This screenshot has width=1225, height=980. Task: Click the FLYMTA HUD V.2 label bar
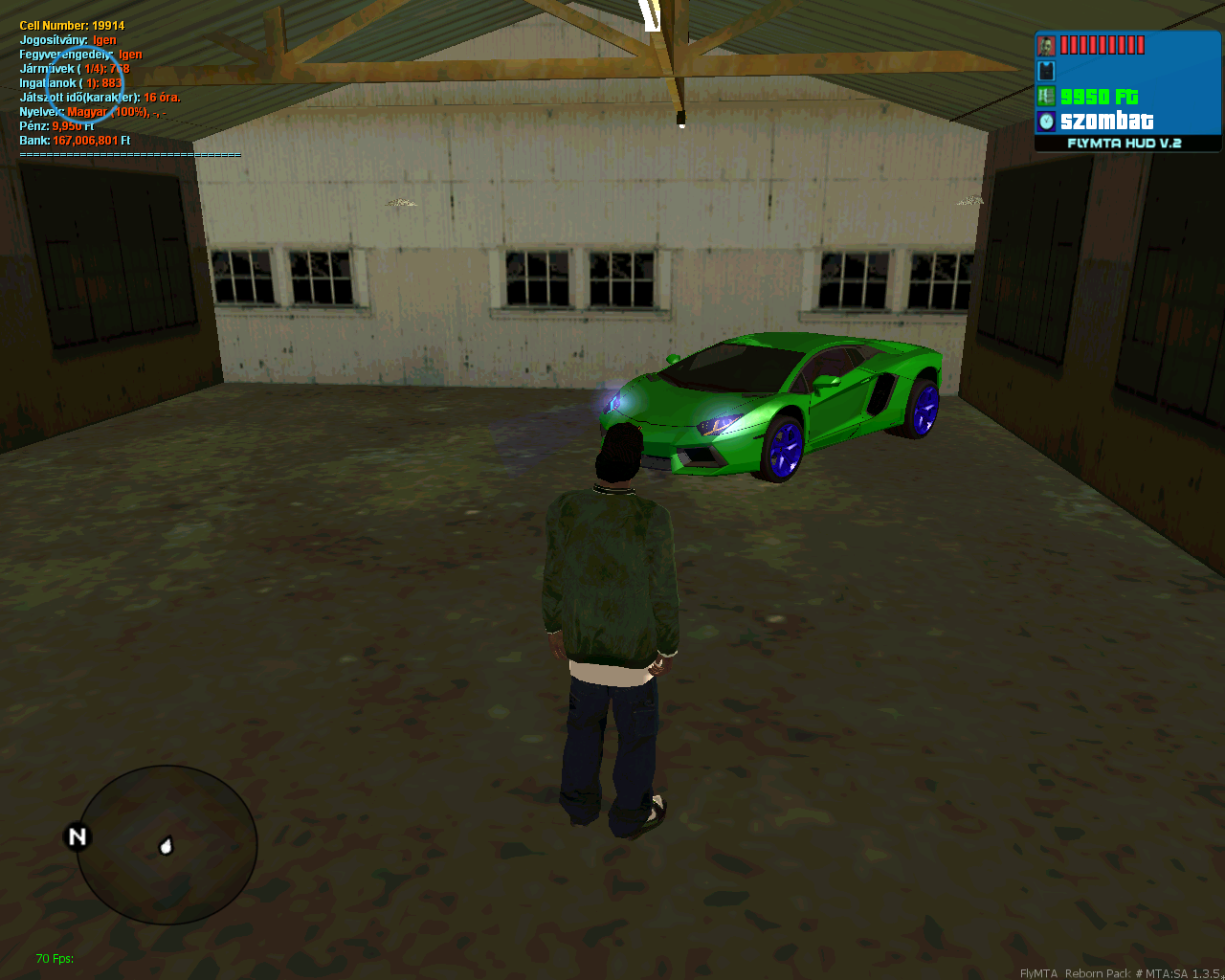(x=1125, y=144)
